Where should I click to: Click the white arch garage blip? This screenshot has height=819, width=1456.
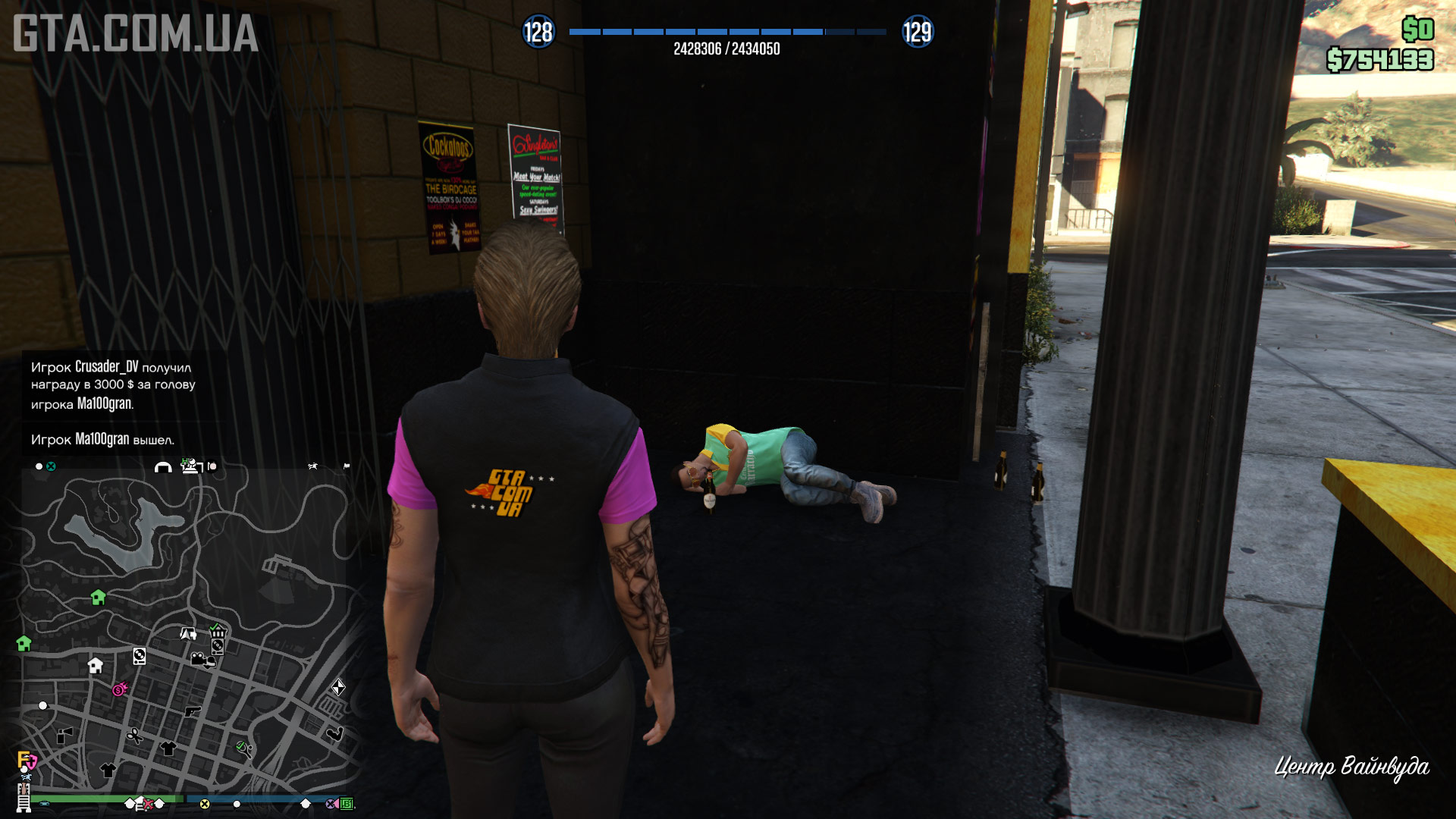(x=163, y=467)
